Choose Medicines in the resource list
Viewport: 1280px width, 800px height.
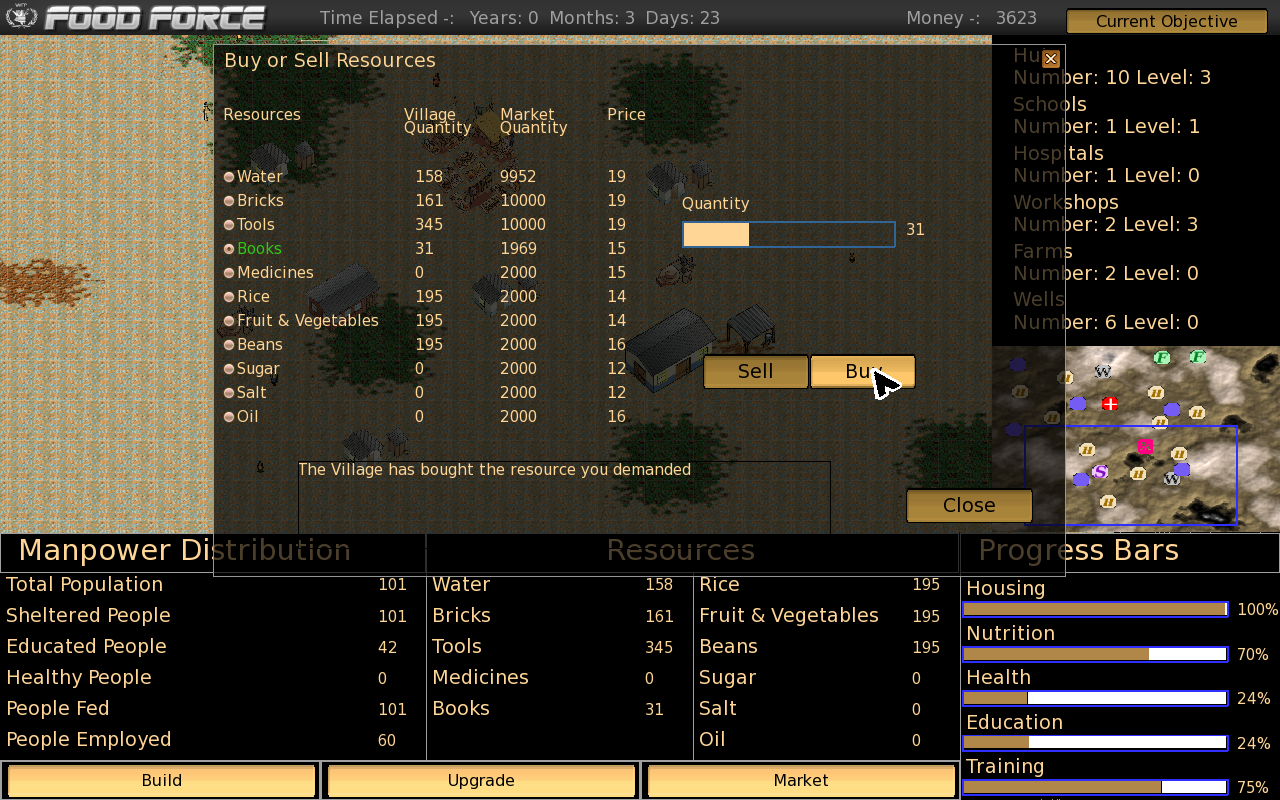click(x=229, y=273)
